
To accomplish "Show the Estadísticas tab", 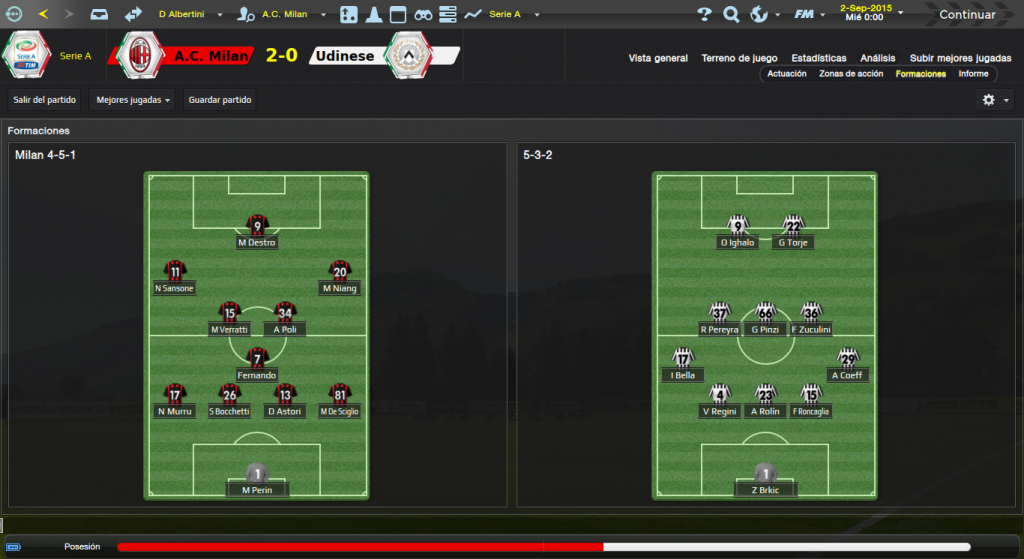I will point(818,58).
